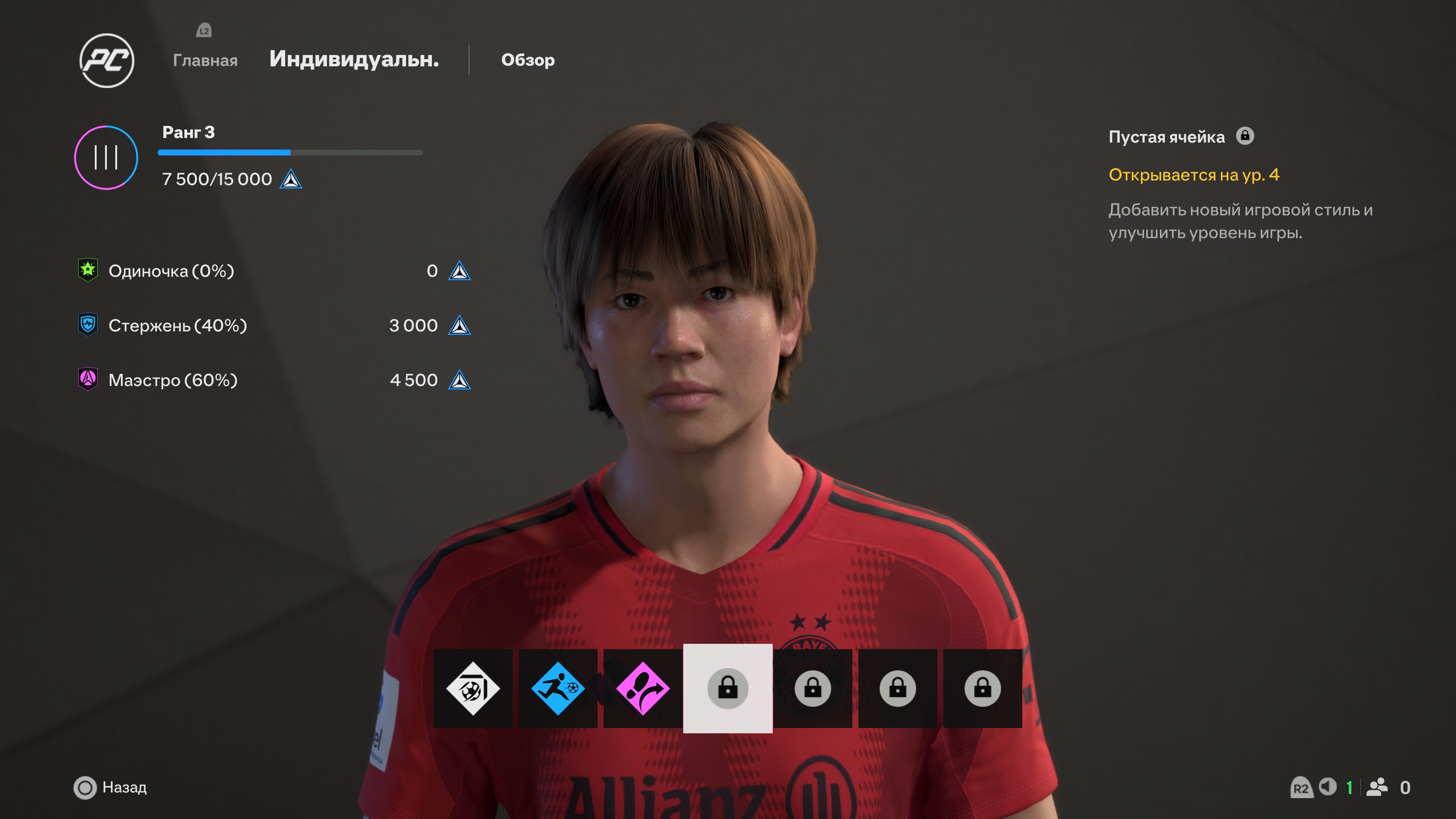Select the white goal-net playstyle slot

(x=473, y=688)
